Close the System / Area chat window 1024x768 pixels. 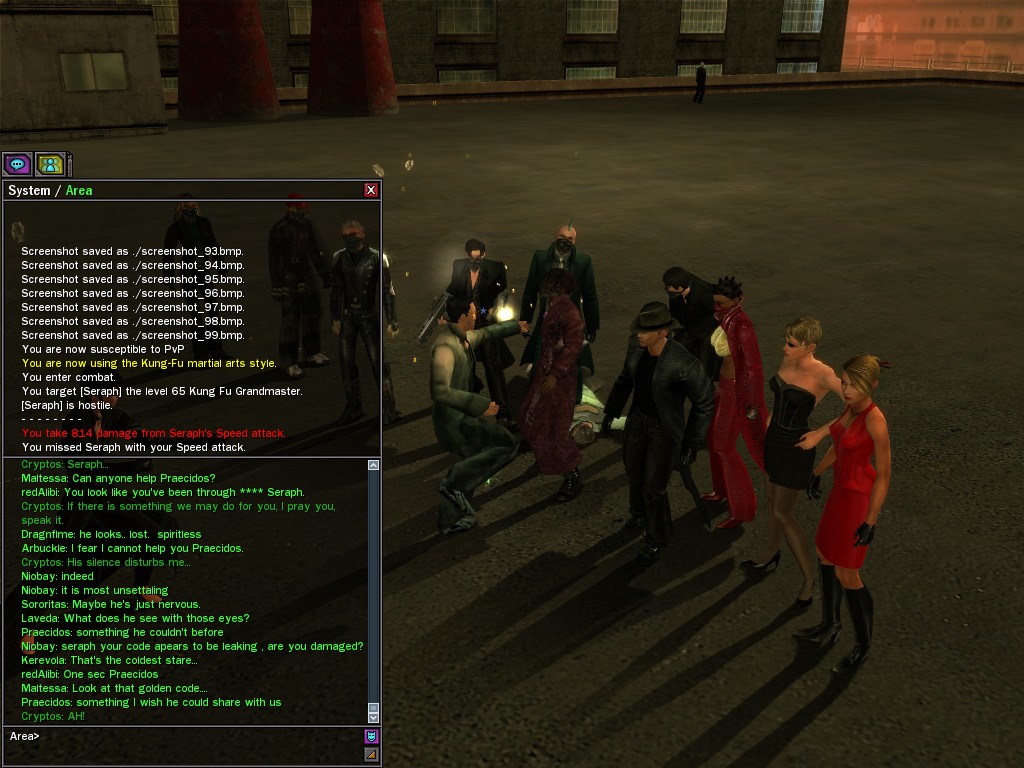[371, 190]
